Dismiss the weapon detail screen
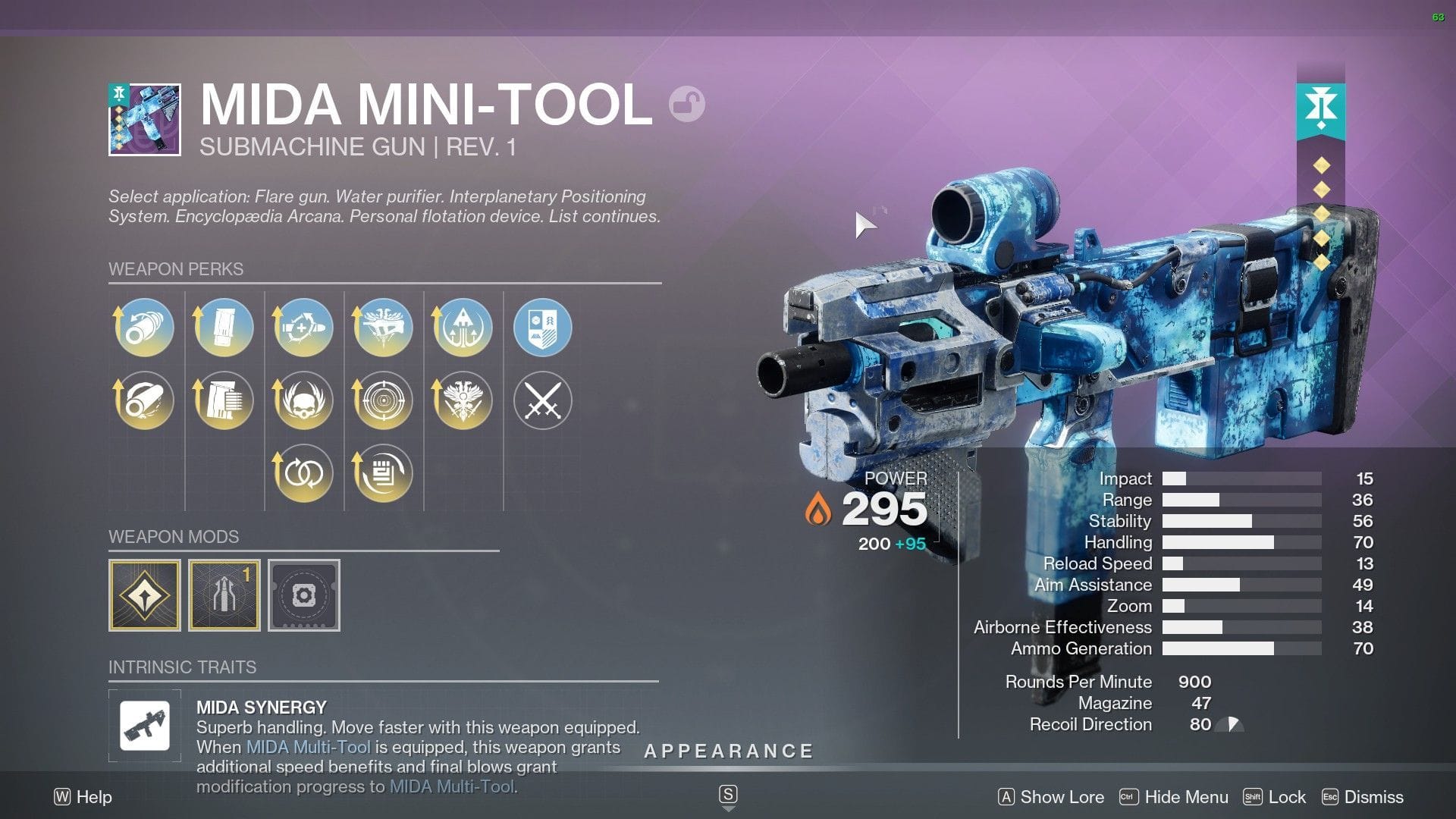 coord(1373,797)
